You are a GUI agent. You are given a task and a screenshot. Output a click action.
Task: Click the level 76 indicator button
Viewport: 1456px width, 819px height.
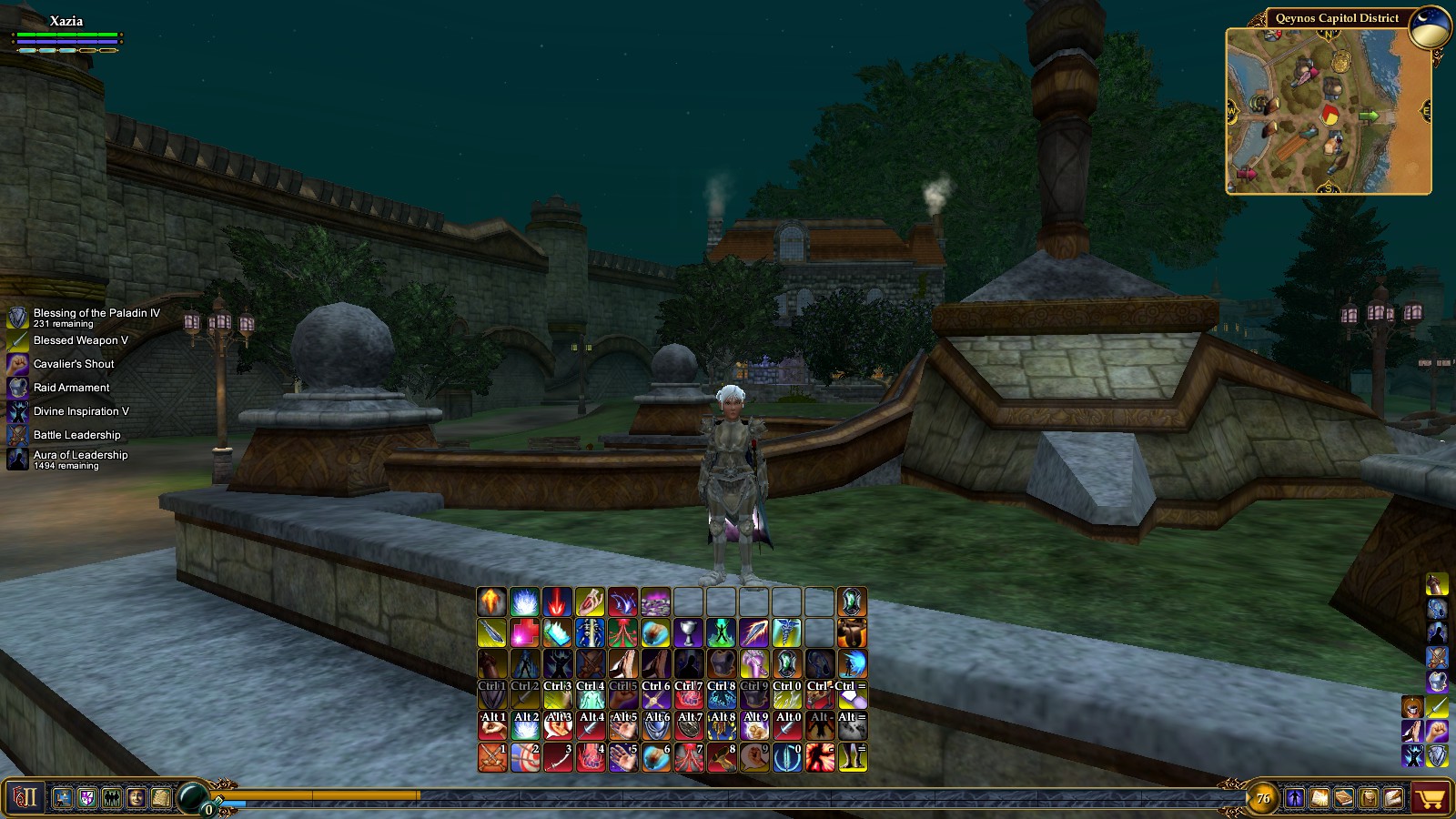click(x=1263, y=798)
